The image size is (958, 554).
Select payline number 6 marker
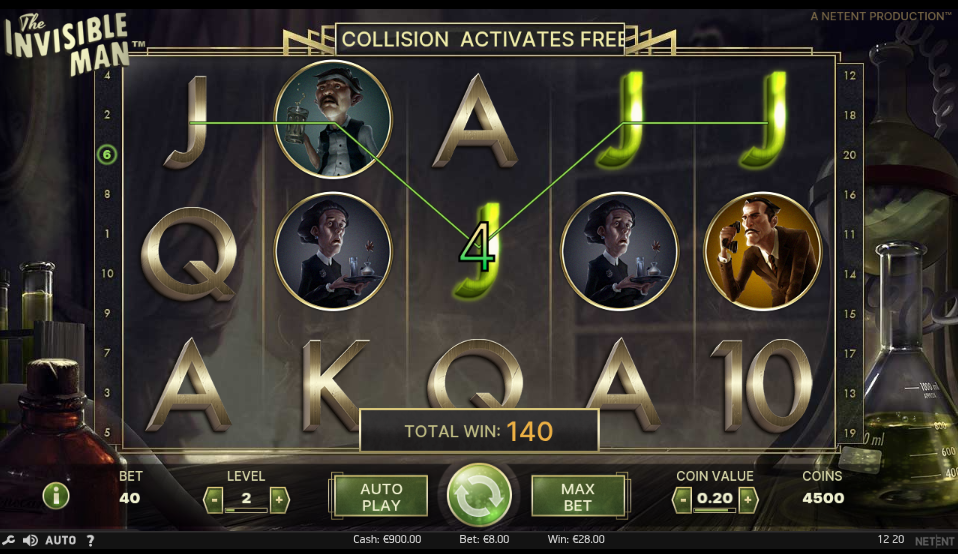(106, 154)
